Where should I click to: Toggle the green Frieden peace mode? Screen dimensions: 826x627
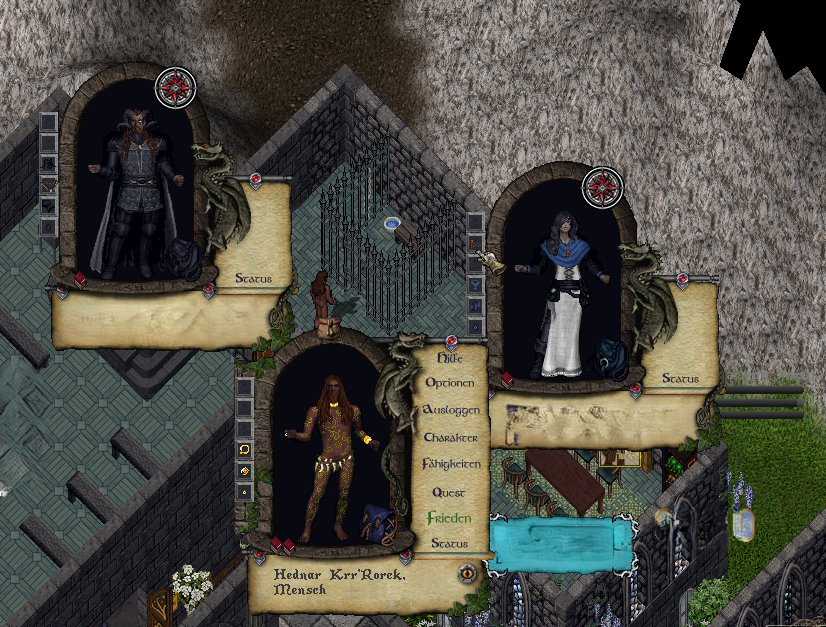coord(449,518)
